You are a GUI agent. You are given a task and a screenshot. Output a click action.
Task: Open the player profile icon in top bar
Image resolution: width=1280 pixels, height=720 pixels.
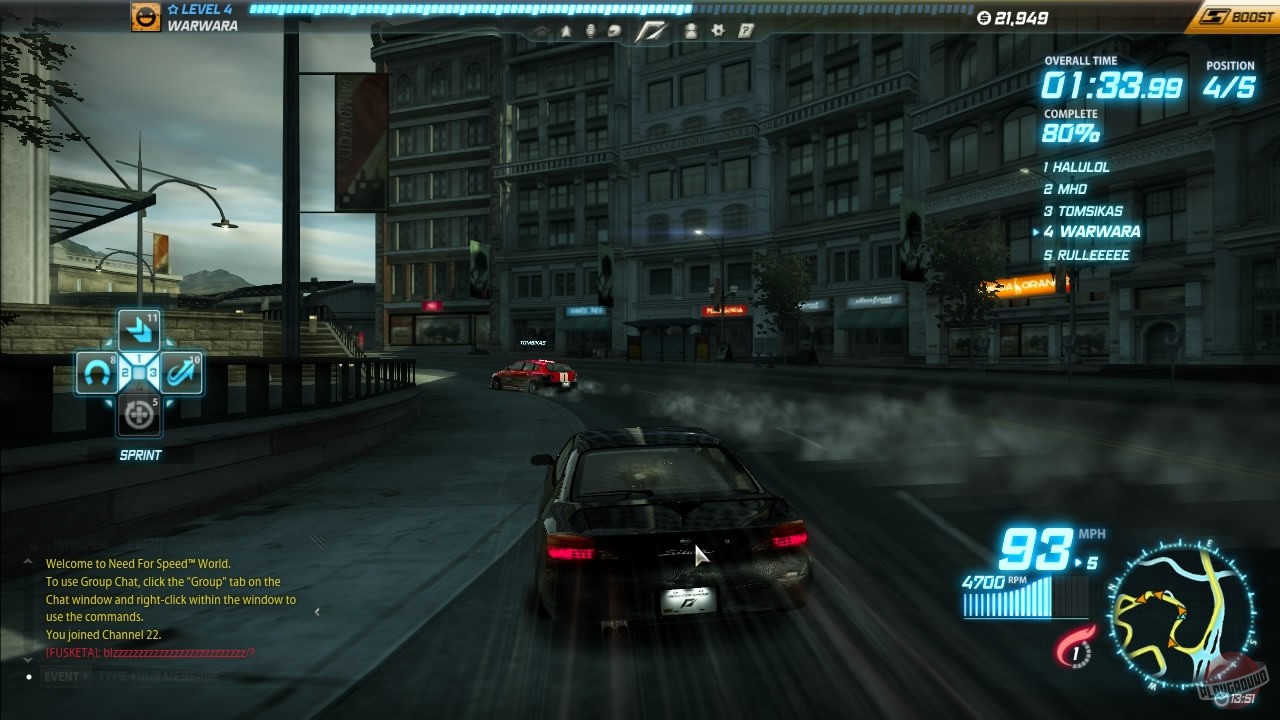click(692, 30)
